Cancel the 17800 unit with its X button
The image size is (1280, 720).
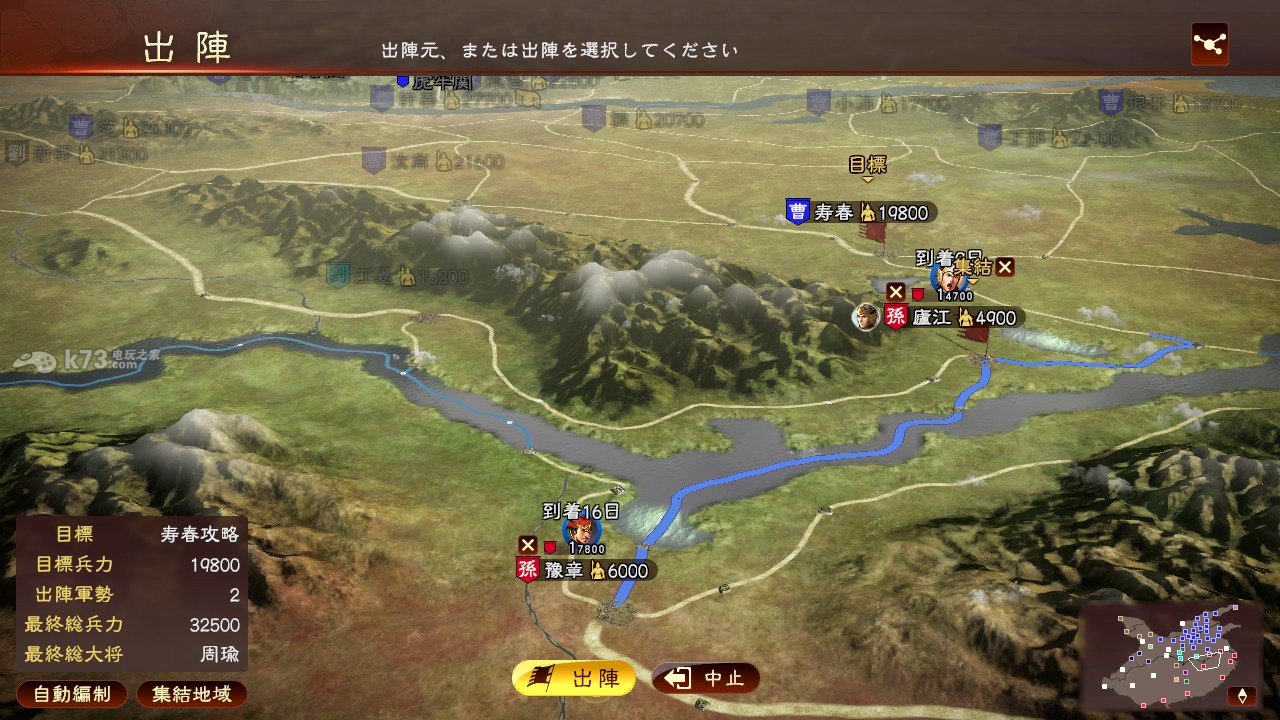[x=528, y=546]
